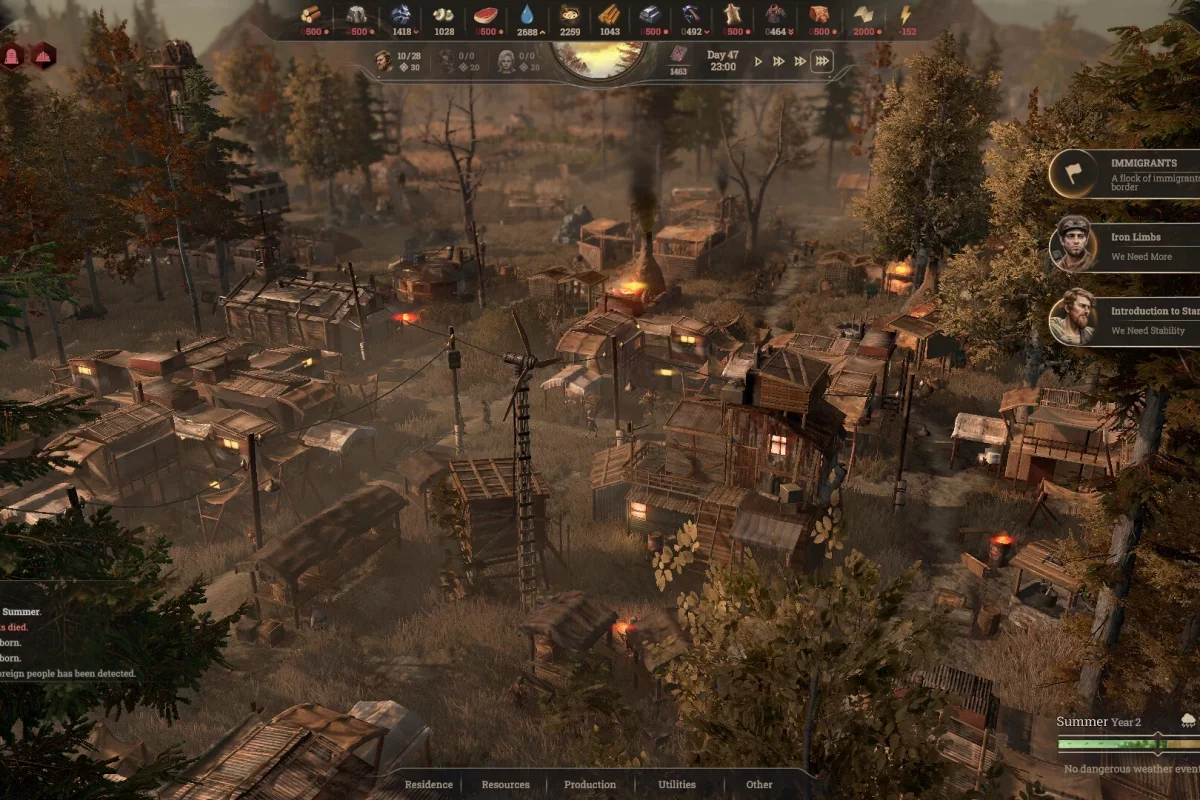The height and width of the screenshot is (800, 1200).
Task: Click the wooden planks resource icon
Action: click(x=609, y=14)
